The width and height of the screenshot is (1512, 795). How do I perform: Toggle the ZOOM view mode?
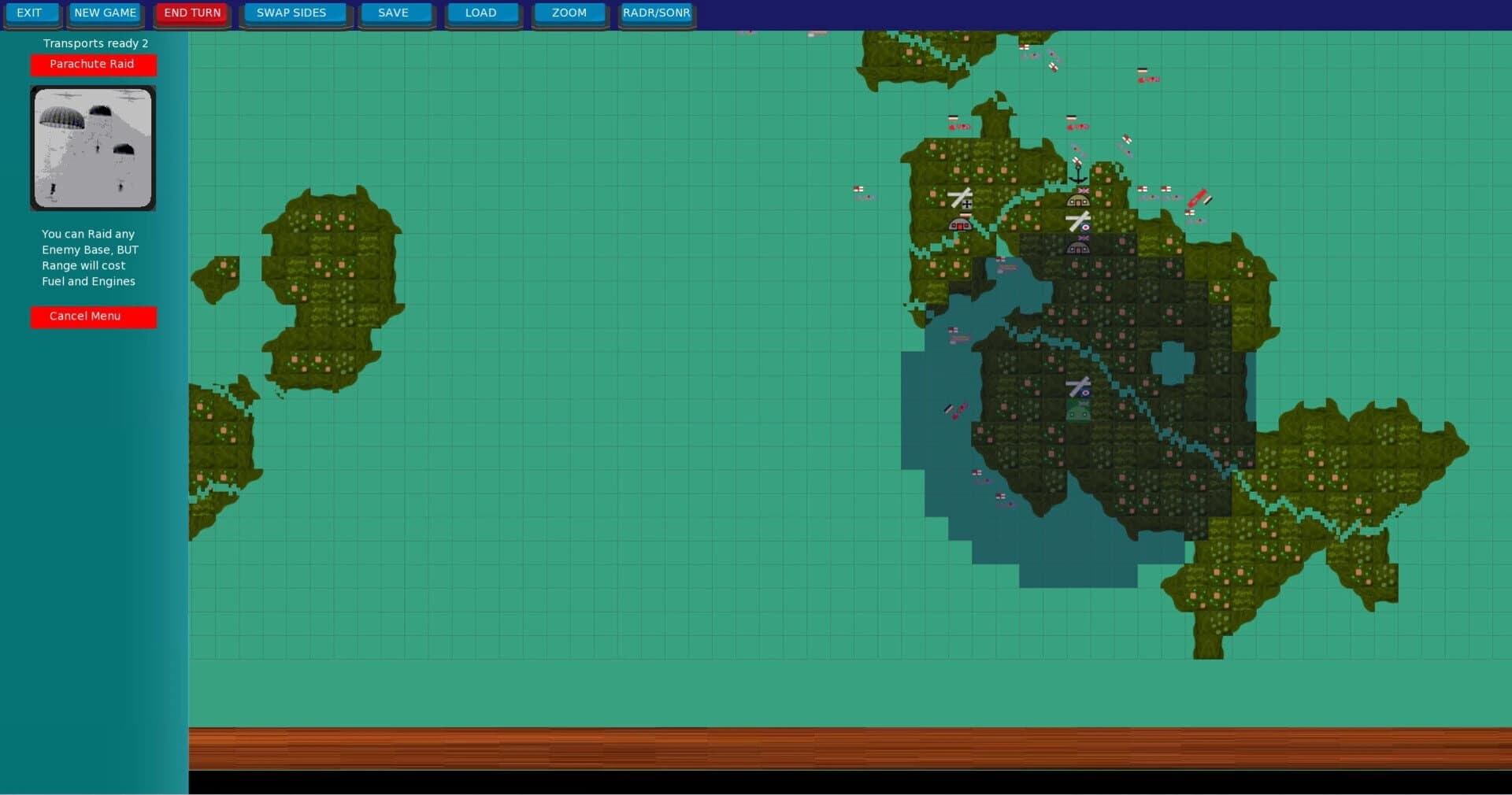pyautogui.click(x=569, y=13)
